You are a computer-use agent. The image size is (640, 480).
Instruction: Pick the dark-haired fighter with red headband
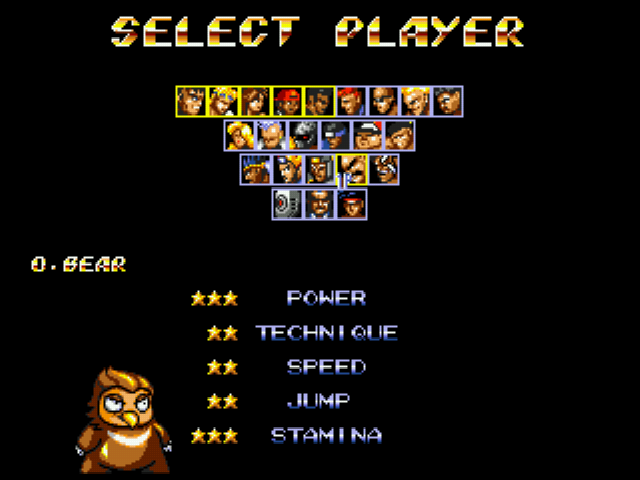(352, 203)
